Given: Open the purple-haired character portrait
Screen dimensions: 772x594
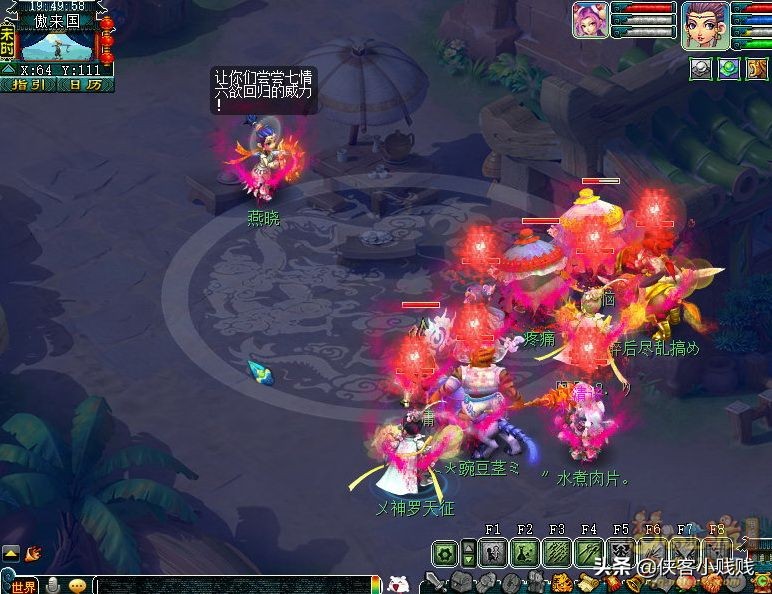Looking at the screenshot, I should (704, 24).
